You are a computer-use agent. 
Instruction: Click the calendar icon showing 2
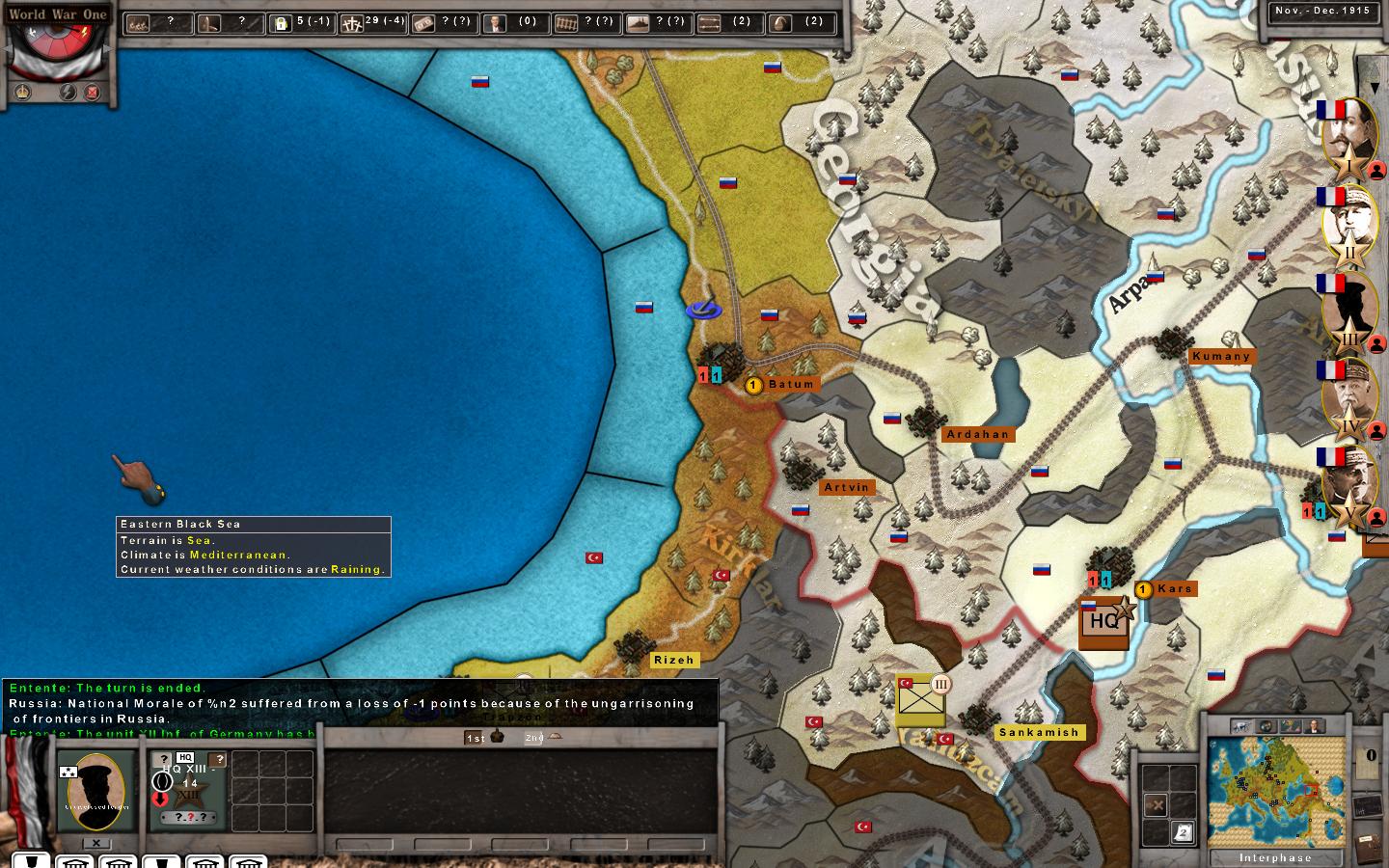pyautogui.click(x=1182, y=831)
